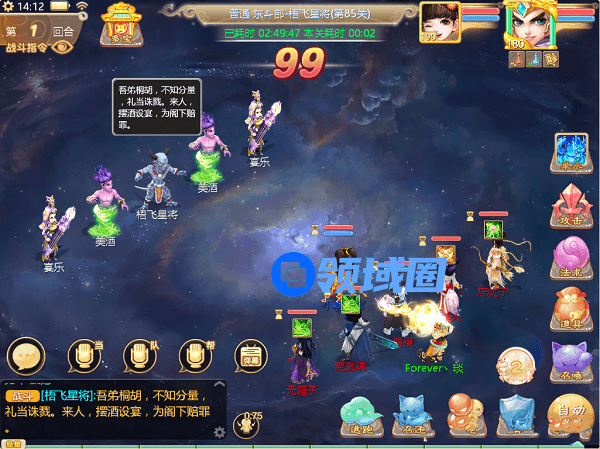Toggle the 战斗指令 battle command eye

pyautogui.click(x=64, y=46)
